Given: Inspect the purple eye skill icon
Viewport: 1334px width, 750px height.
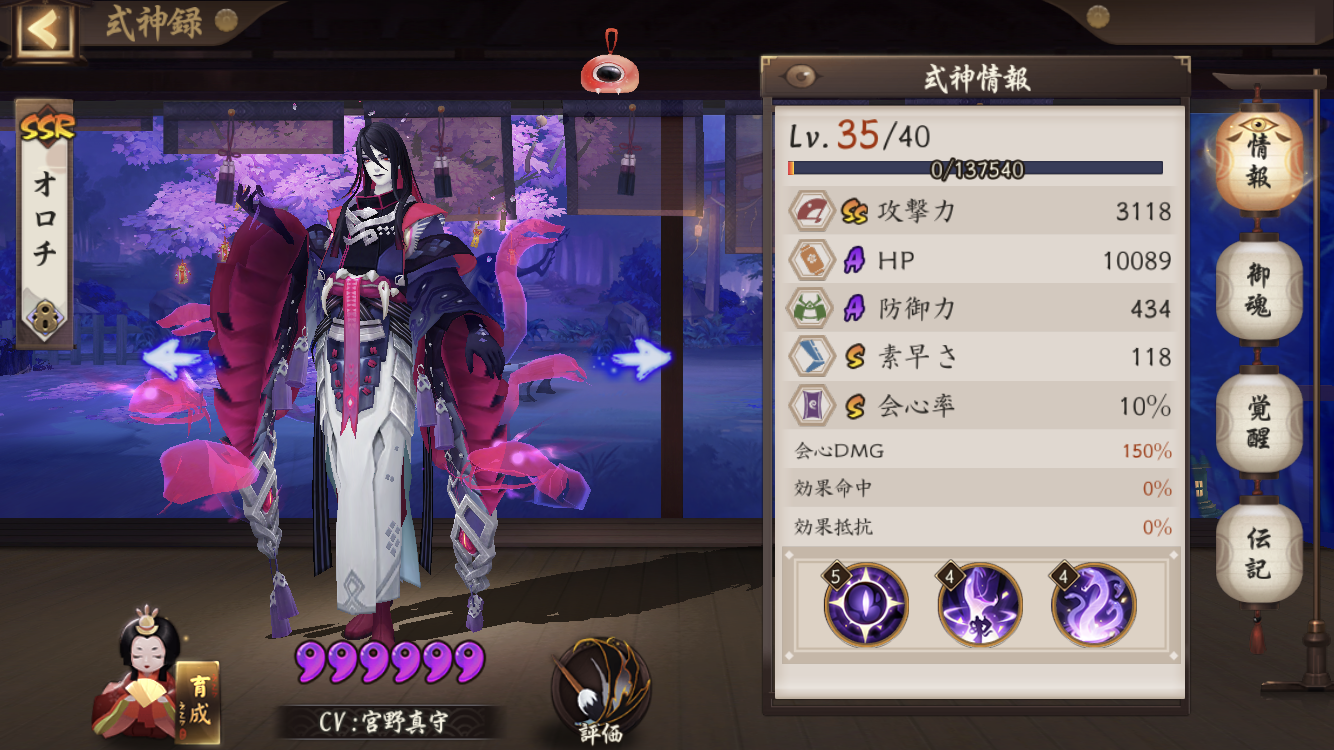Looking at the screenshot, I should point(866,605).
